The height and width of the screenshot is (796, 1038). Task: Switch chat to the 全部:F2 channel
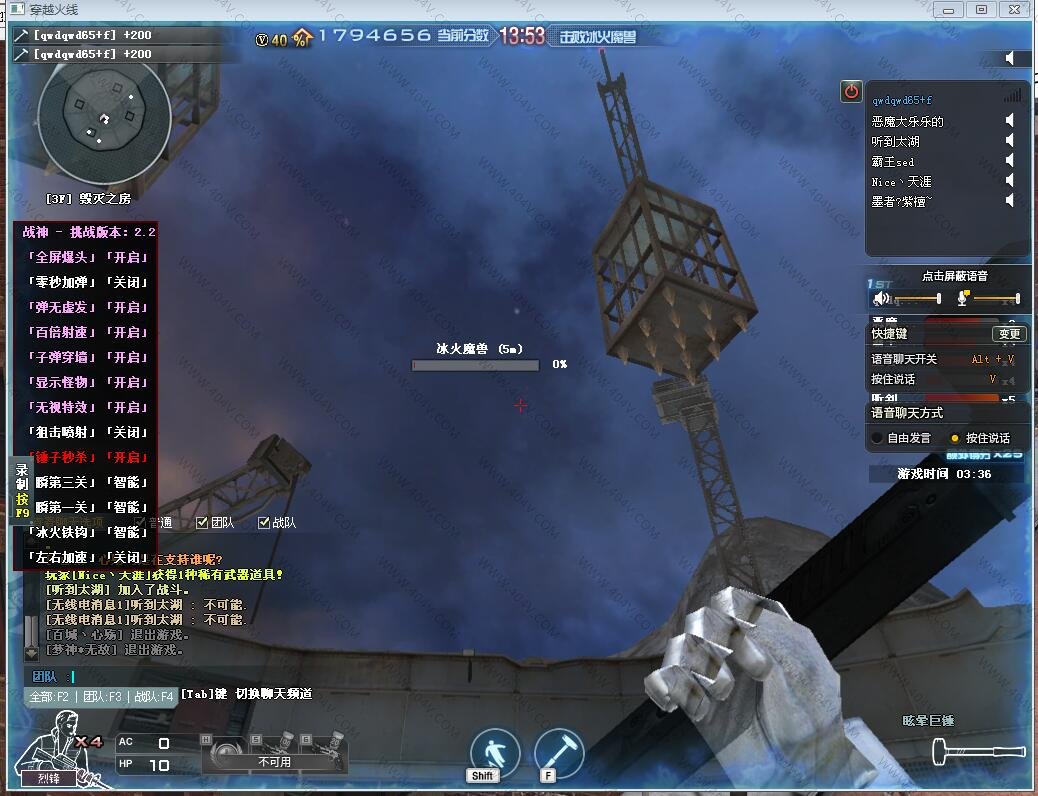pyautogui.click(x=50, y=697)
